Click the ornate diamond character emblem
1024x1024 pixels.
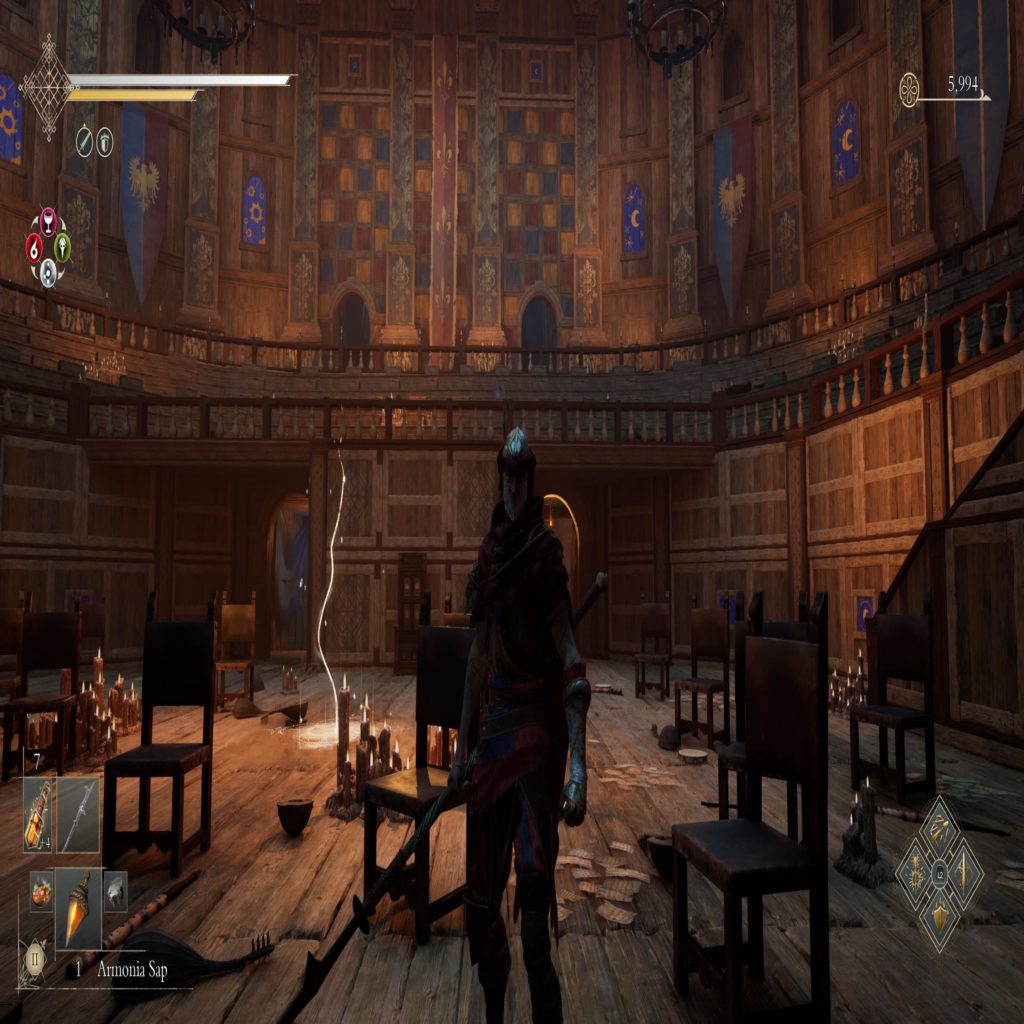tap(47, 88)
